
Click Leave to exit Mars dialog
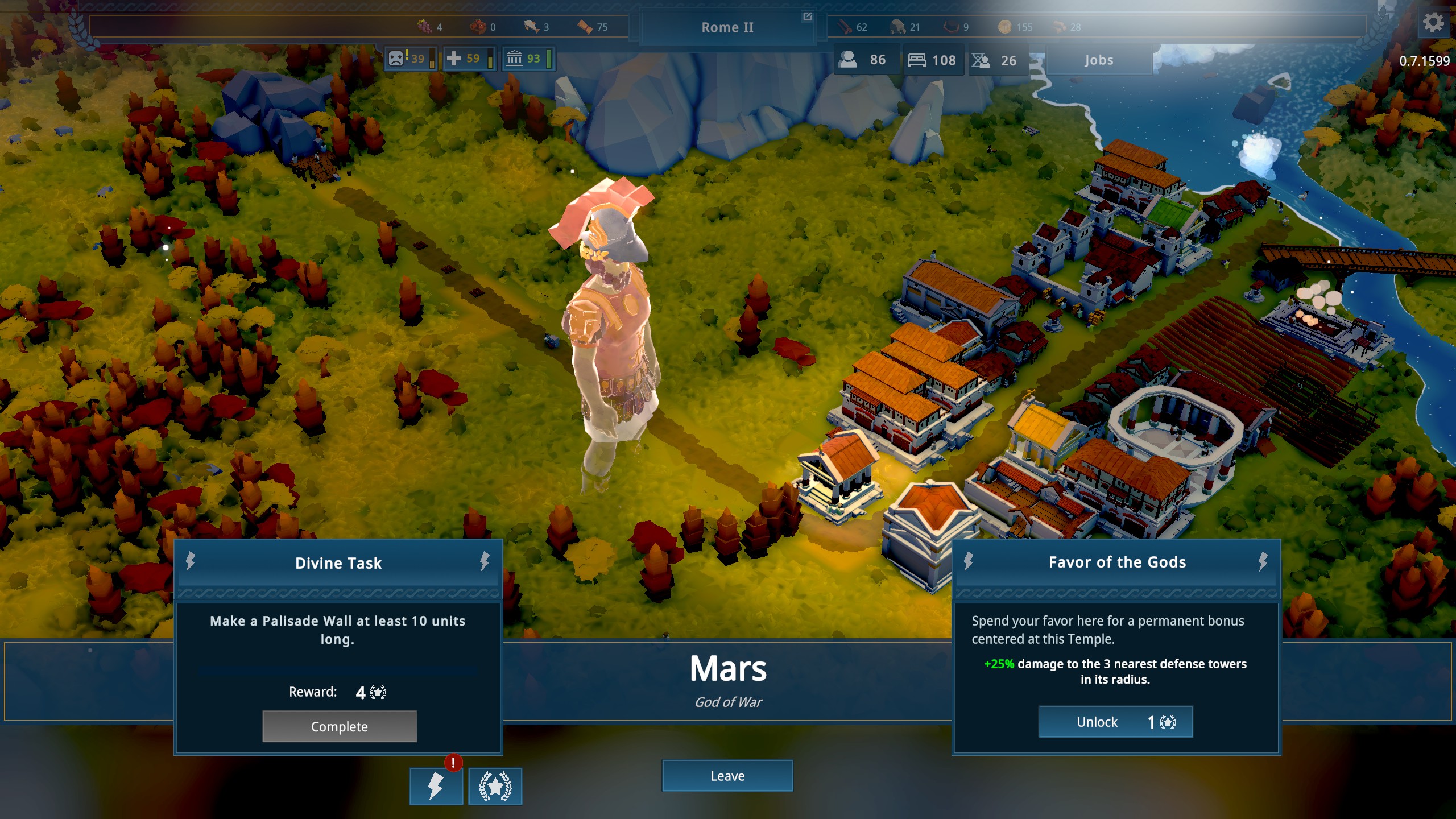coord(728,776)
